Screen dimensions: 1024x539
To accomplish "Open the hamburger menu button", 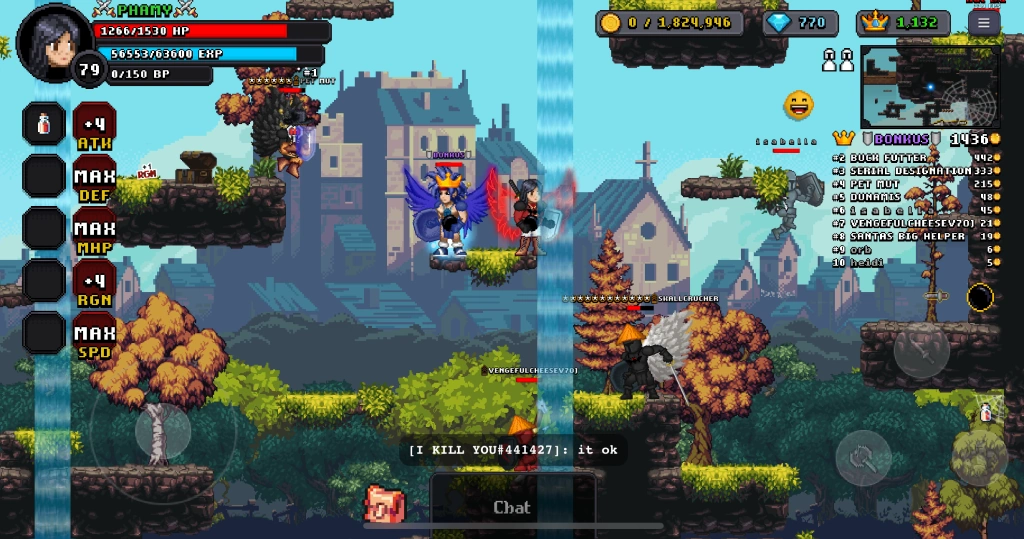I will (x=984, y=23).
